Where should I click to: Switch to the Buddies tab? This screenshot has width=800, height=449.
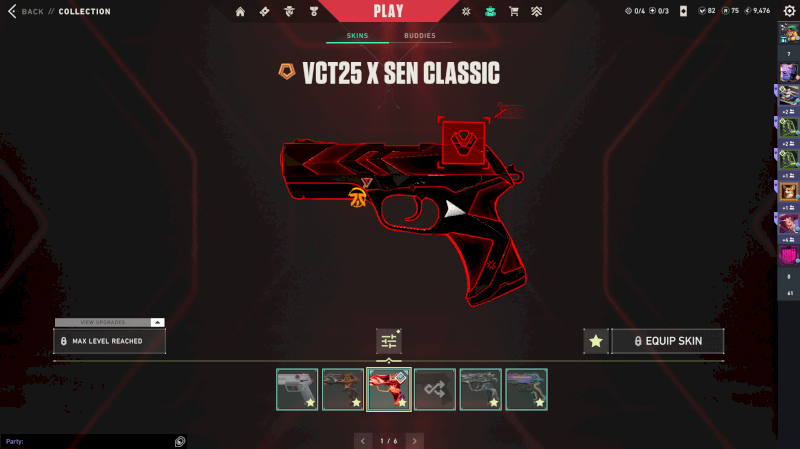point(420,36)
